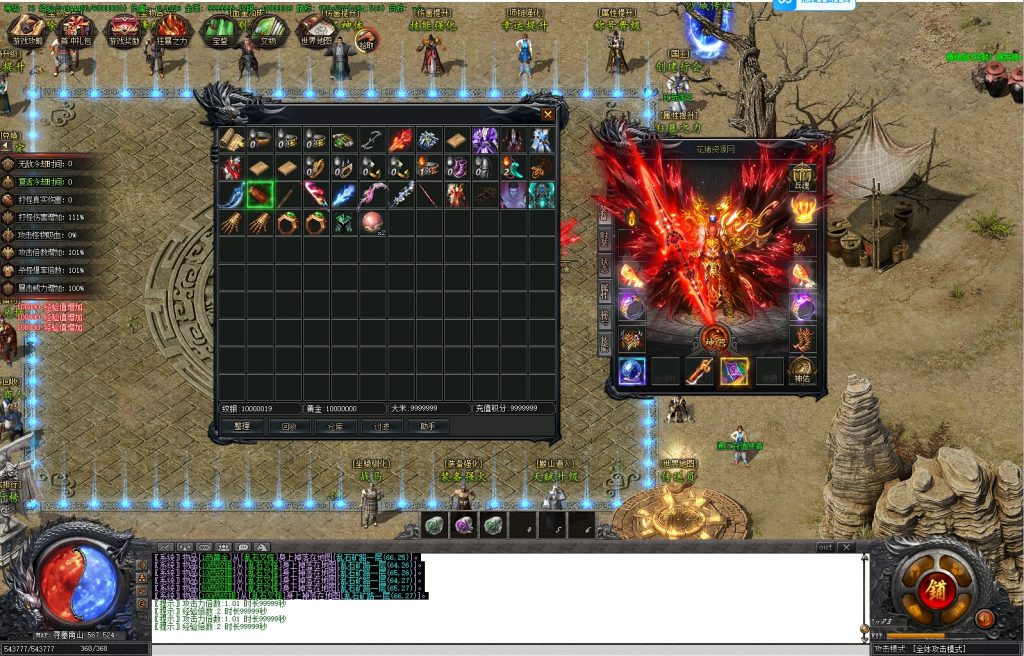The width and height of the screenshot is (1024, 656).
Task: Activate the 狂暴之力 icon
Action: (x=170, y=28)
